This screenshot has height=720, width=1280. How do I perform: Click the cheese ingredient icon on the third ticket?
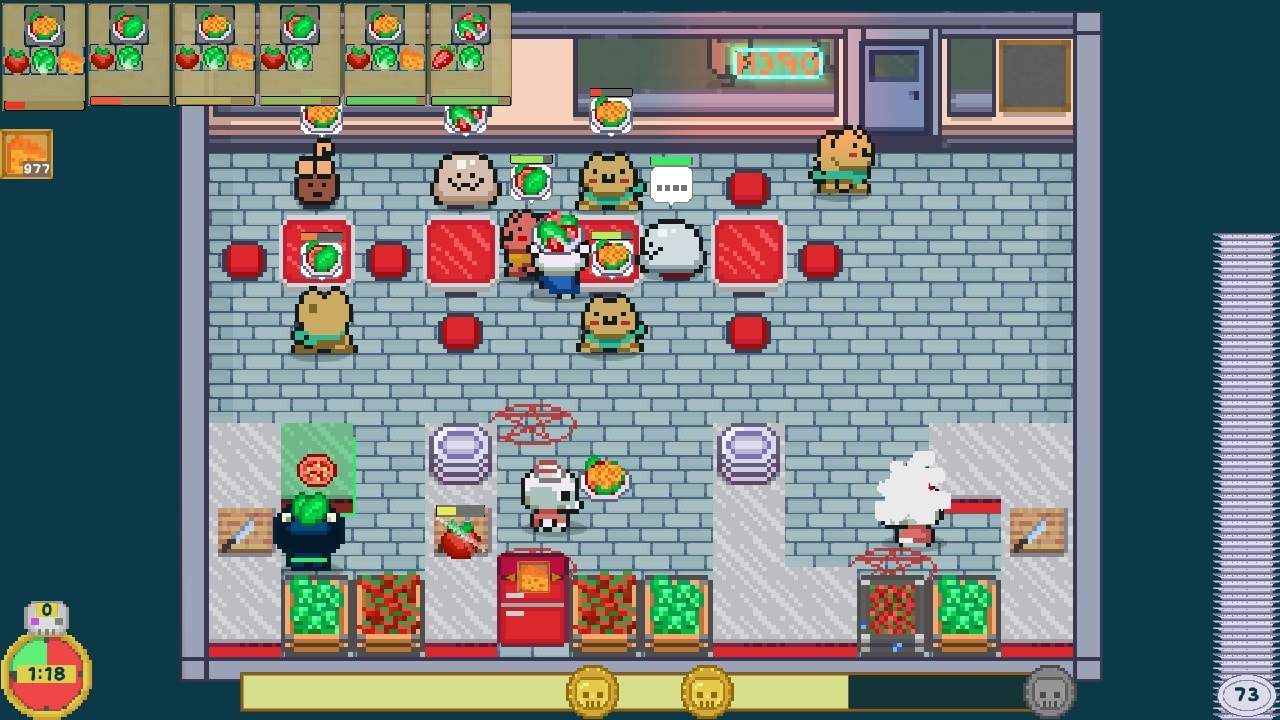(240, 59)
